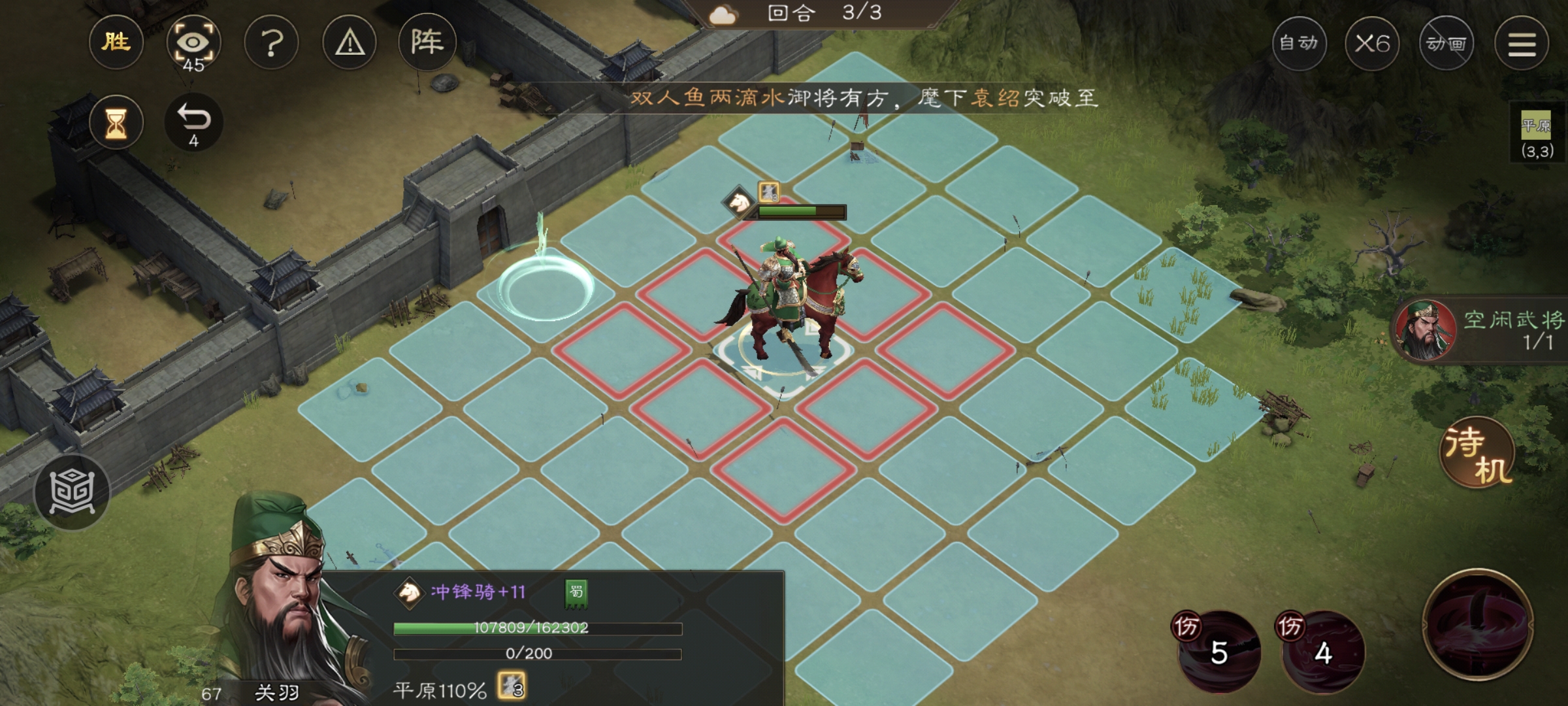Show the warning triangle info

tap(350, 43)
